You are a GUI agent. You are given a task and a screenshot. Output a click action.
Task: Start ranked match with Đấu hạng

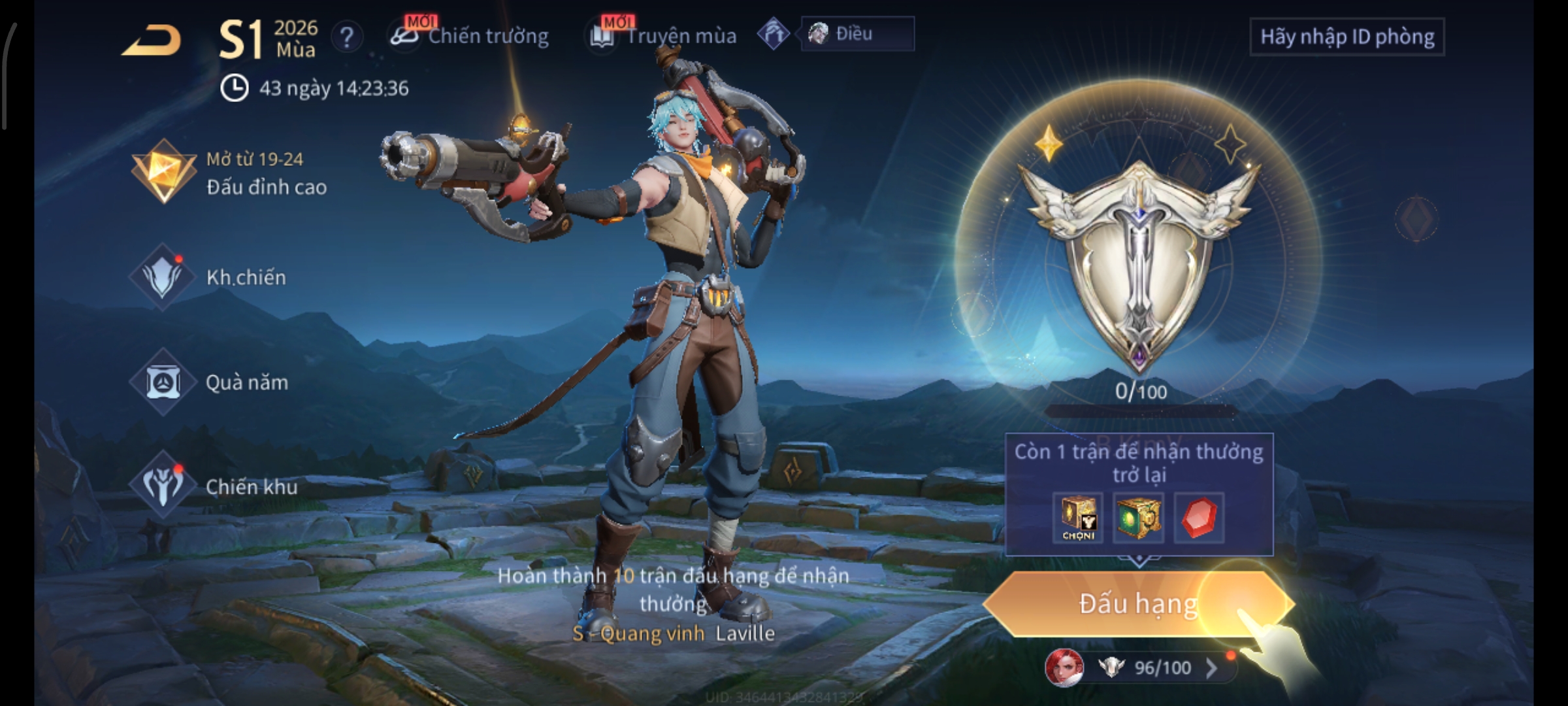tap(1138, 603)
